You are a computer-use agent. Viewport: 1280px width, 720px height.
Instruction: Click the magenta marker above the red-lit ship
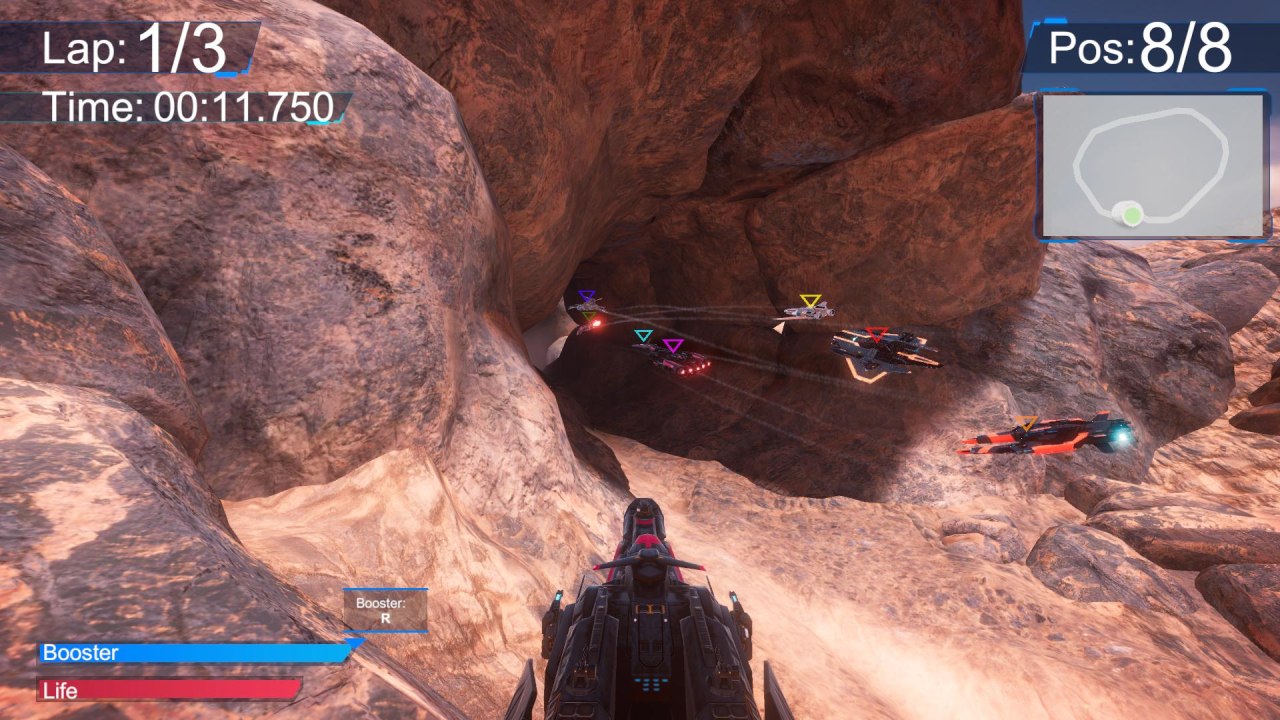[x=673, y=345]
